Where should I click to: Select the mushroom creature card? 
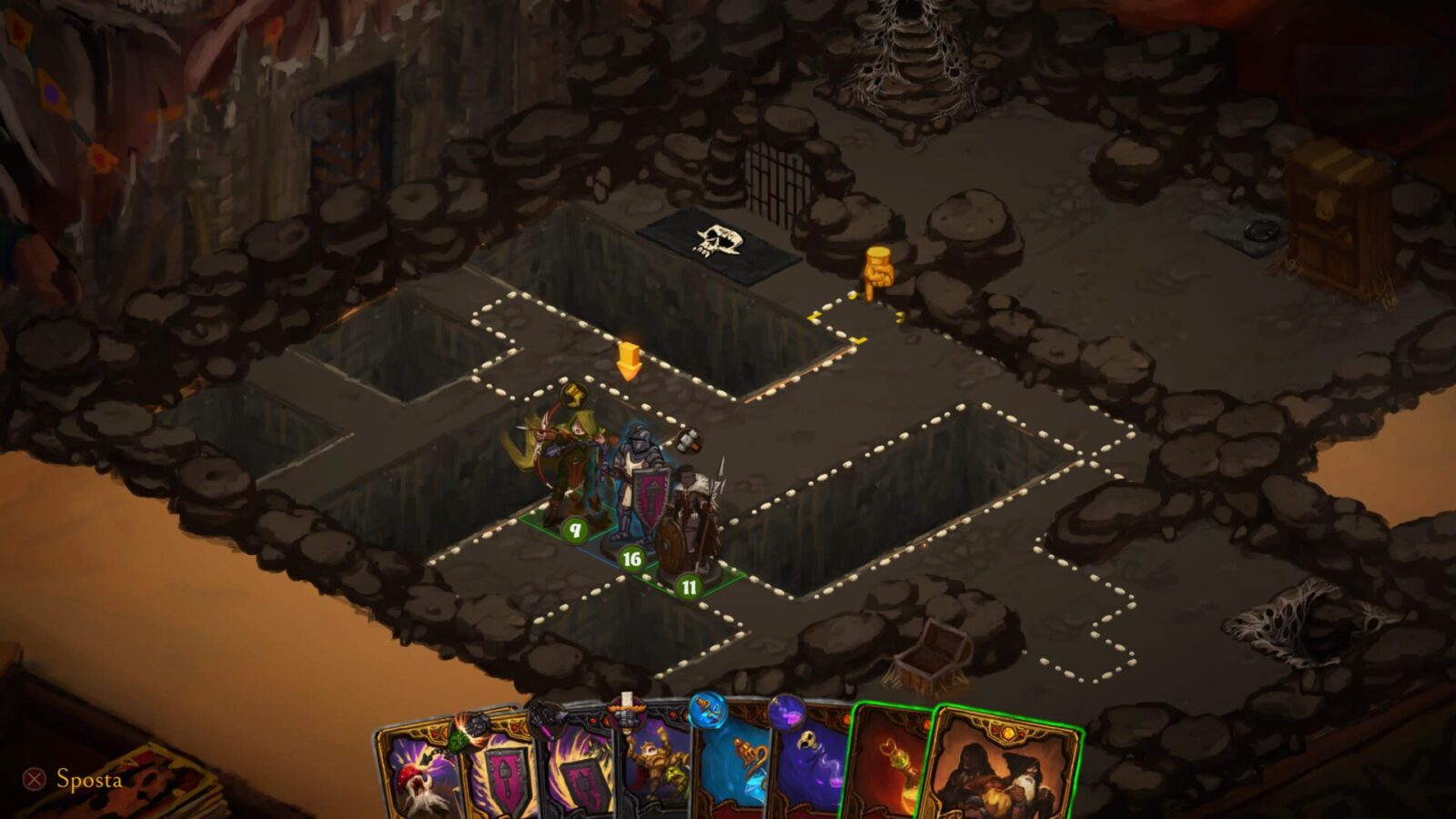(420, 773)
